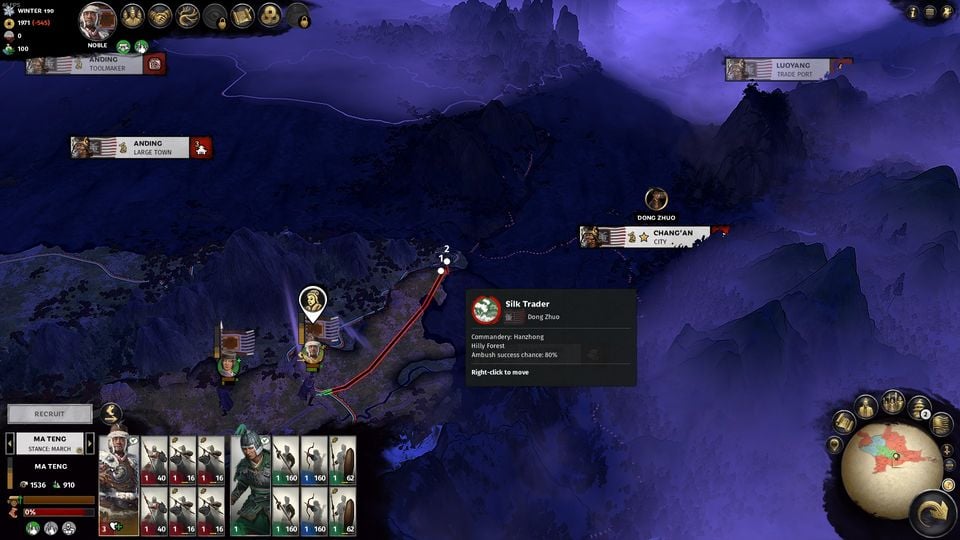The image size is (960, 540).
Task: Open the diplomacy handshake panel
Action: 160,16
